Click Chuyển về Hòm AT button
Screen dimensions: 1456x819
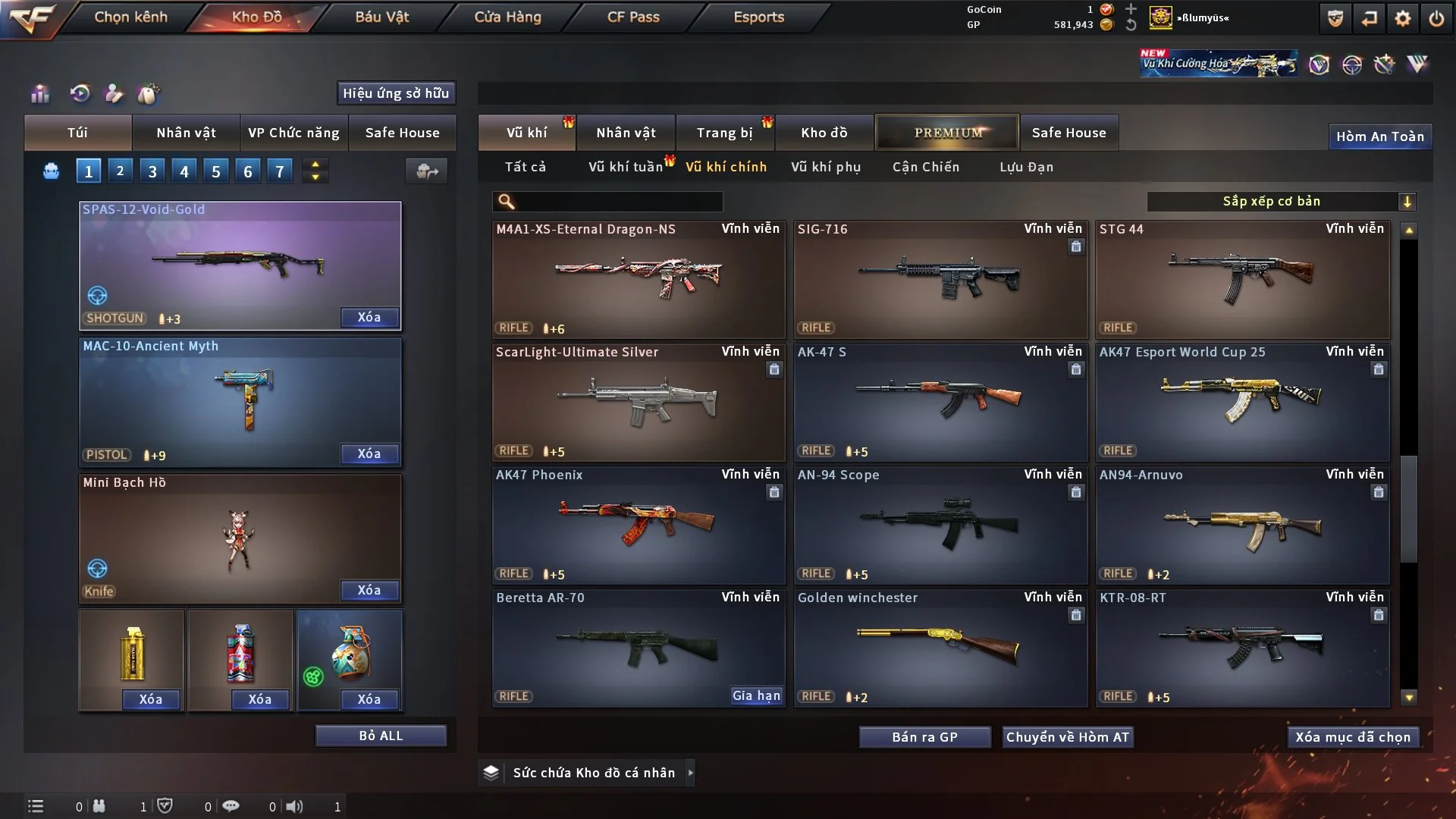click(1067, 737)
